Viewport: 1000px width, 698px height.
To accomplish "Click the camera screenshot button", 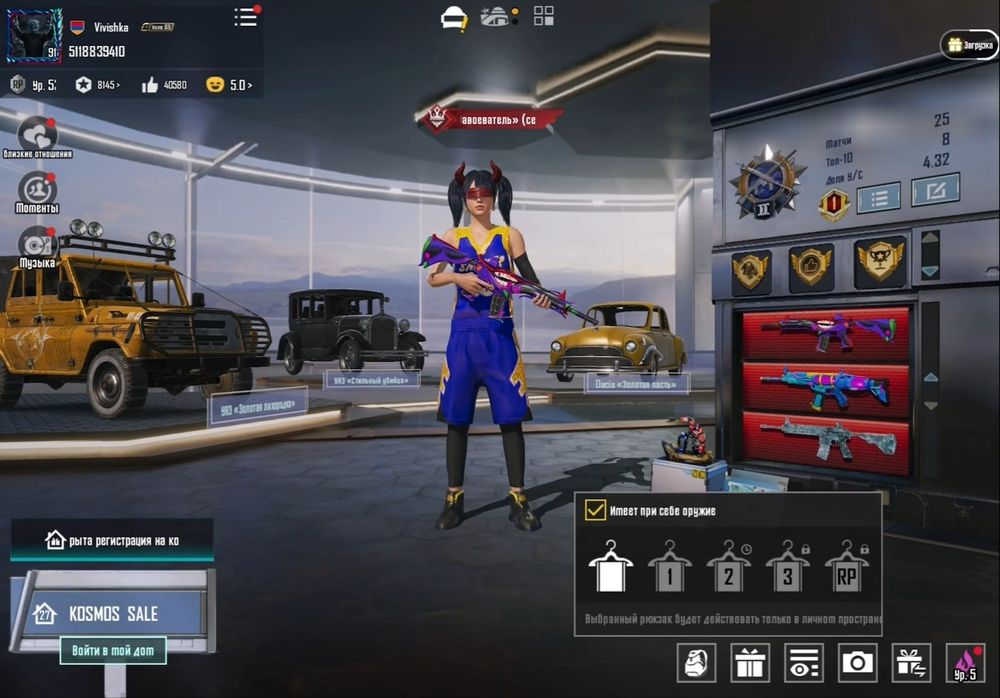I will (x=857, y=662).
